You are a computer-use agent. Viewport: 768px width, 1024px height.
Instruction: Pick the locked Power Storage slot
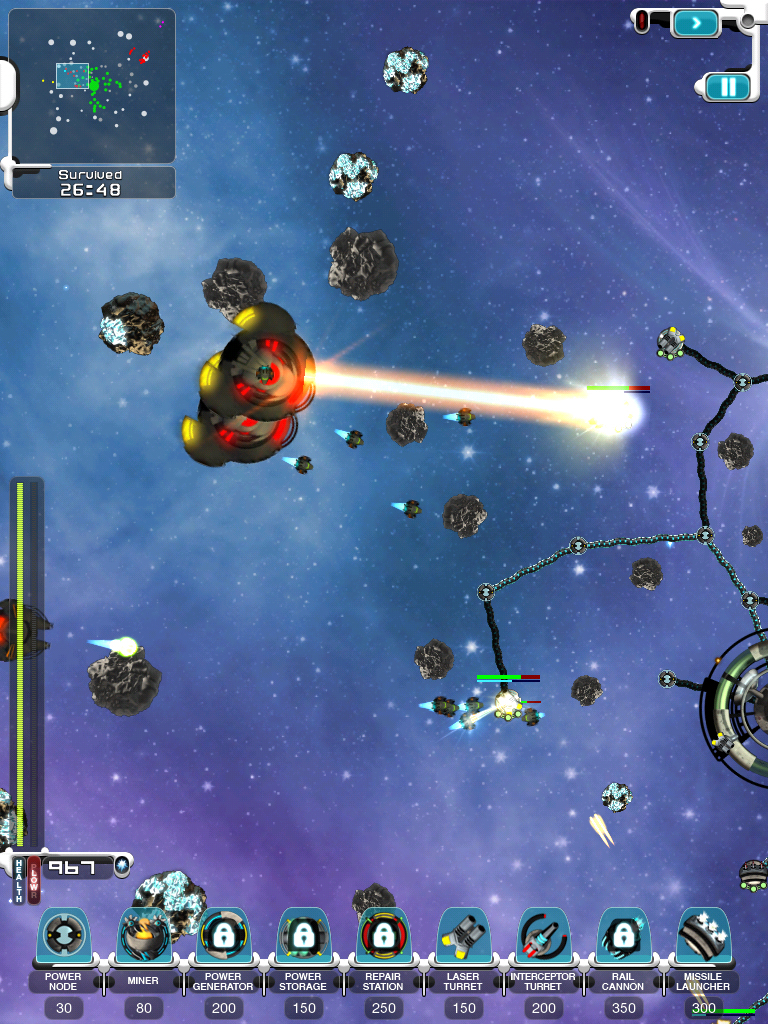[303, 938]
